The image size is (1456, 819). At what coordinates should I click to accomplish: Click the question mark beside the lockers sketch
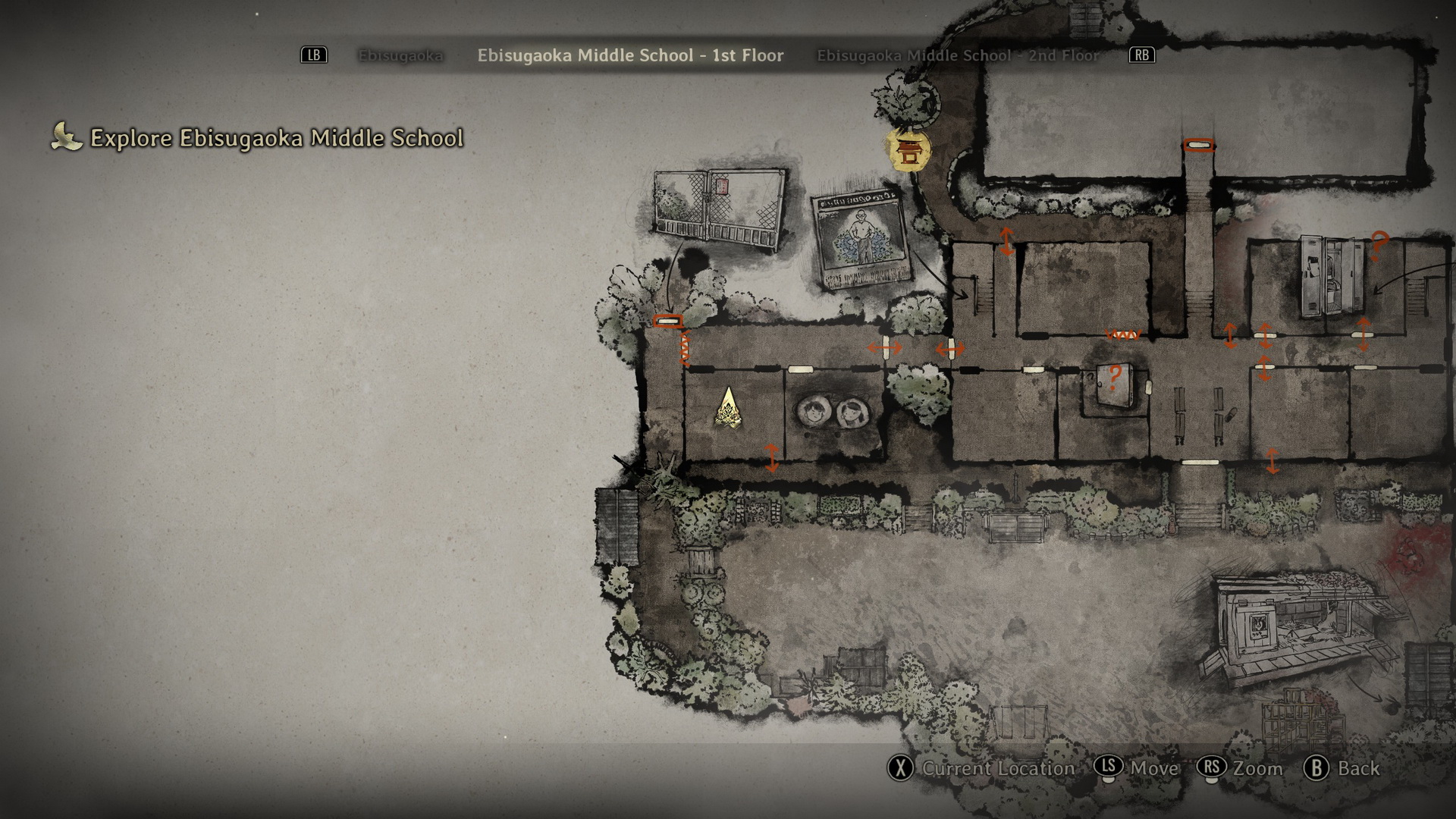coord(1379,246)
